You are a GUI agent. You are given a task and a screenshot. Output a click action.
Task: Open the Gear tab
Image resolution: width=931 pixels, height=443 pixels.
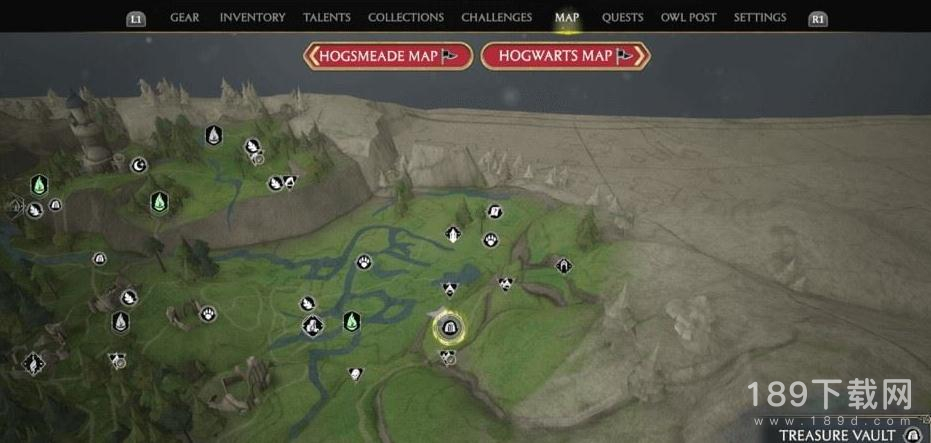pos(184,17)
